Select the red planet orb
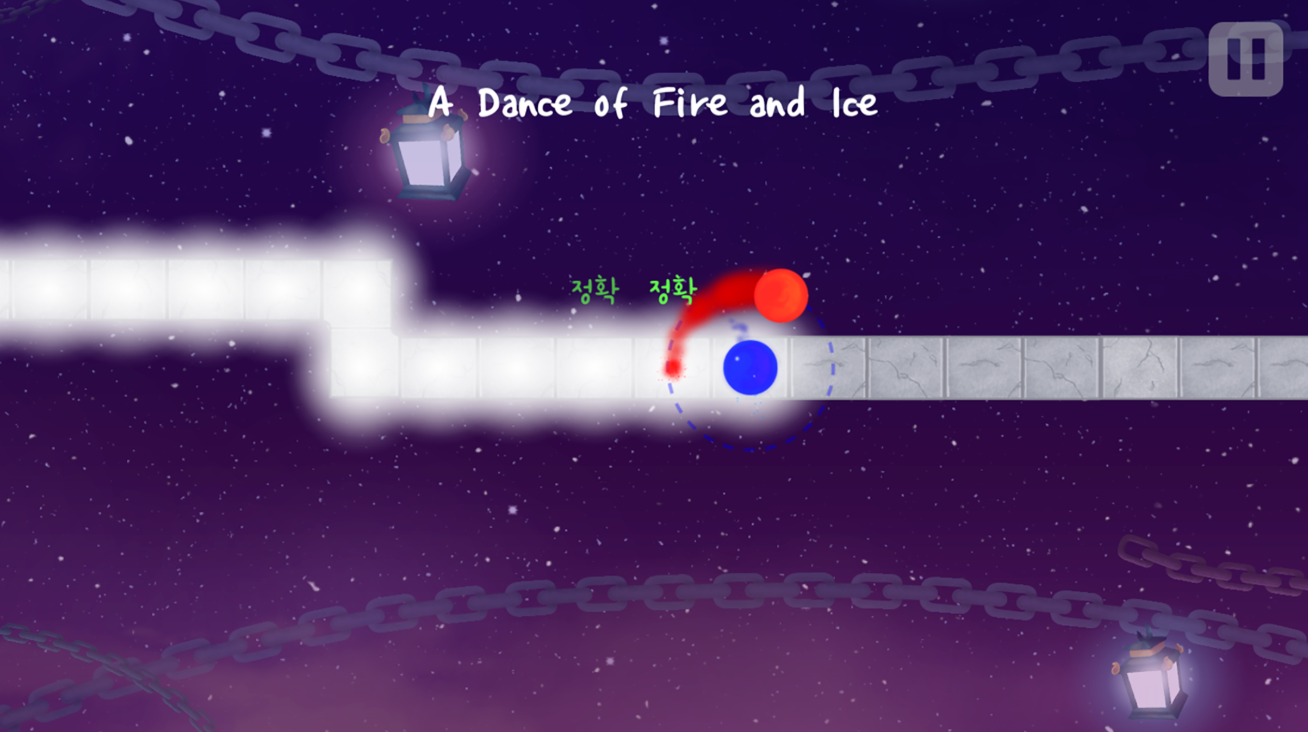Screen dimensions: 1308x732 point(782,297)
